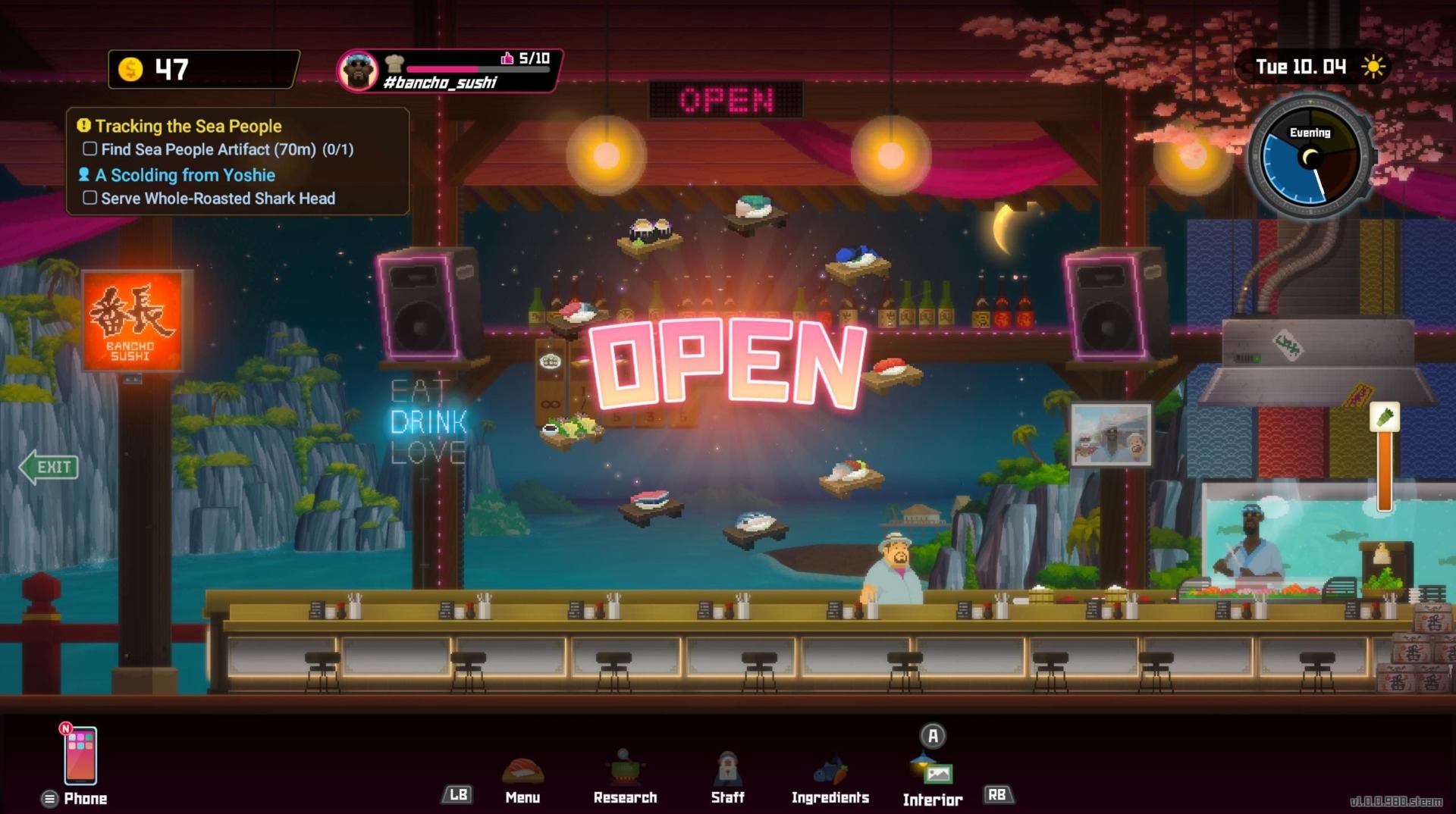Screen dimensions: 1456x814
Task: Click the EXIT sign on the left
Action: (x=48, y=467)
